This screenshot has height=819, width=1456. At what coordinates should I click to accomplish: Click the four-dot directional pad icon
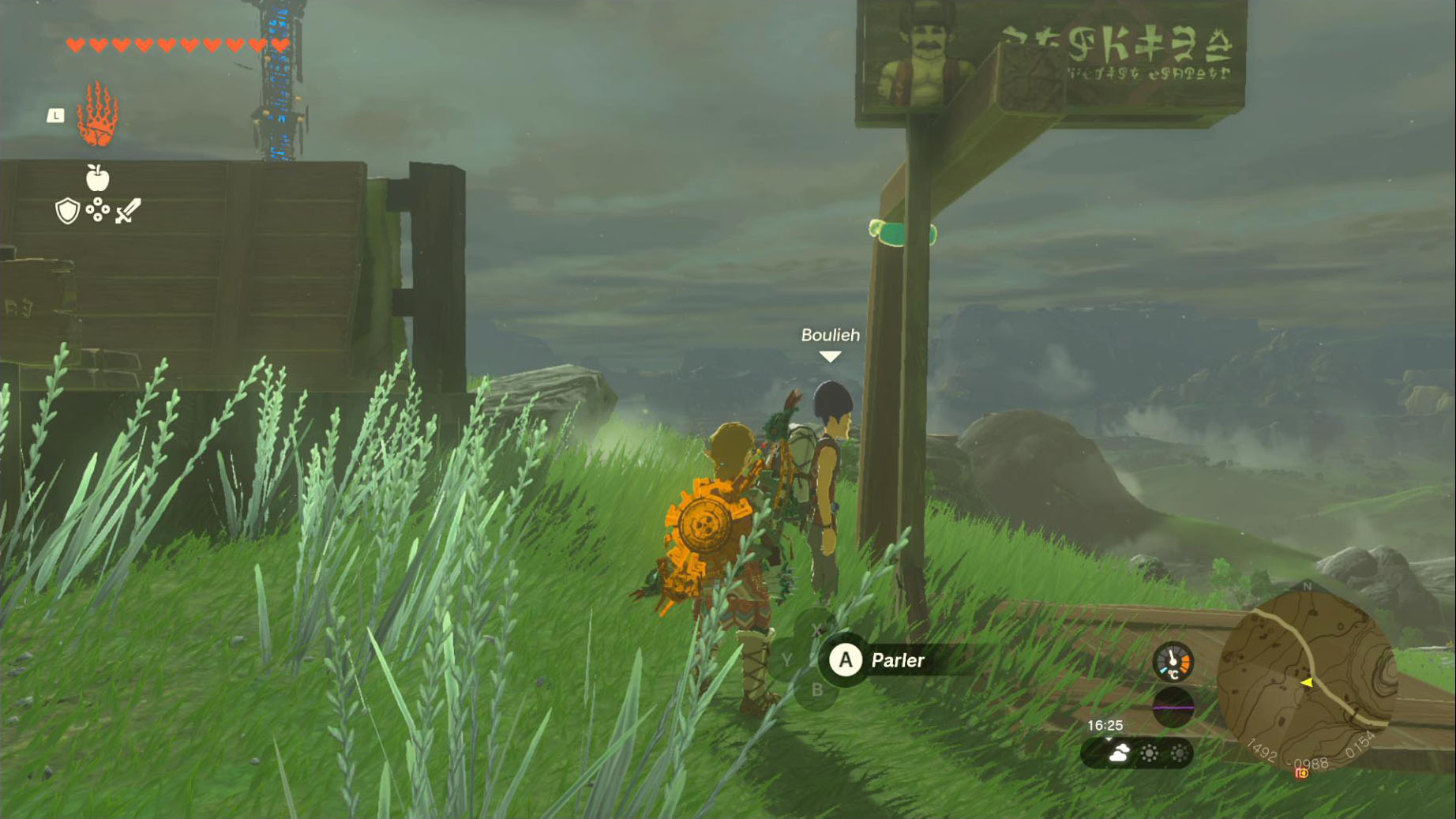click(97, 210)
